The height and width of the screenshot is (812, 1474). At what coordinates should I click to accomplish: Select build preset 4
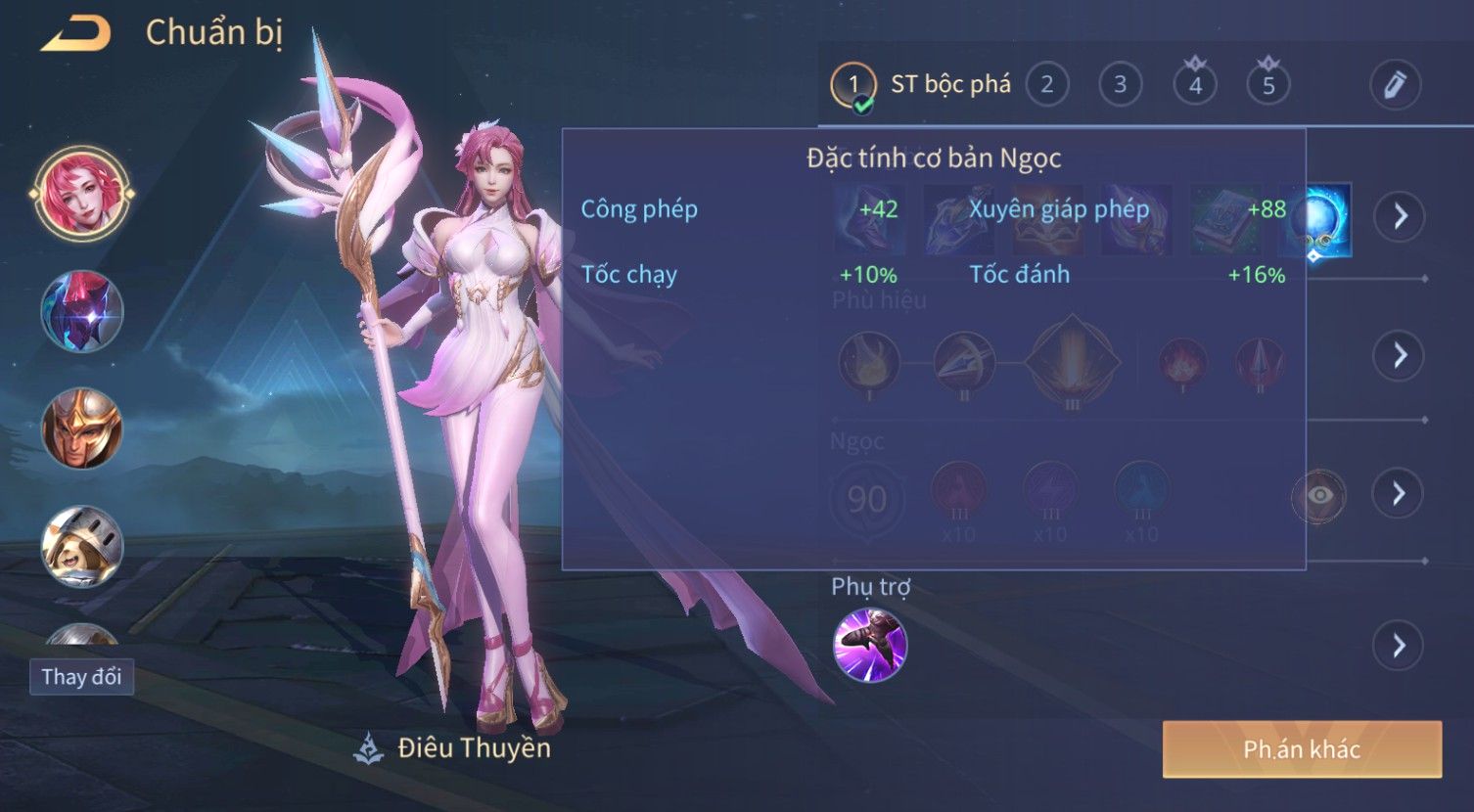click(1194, 85)
